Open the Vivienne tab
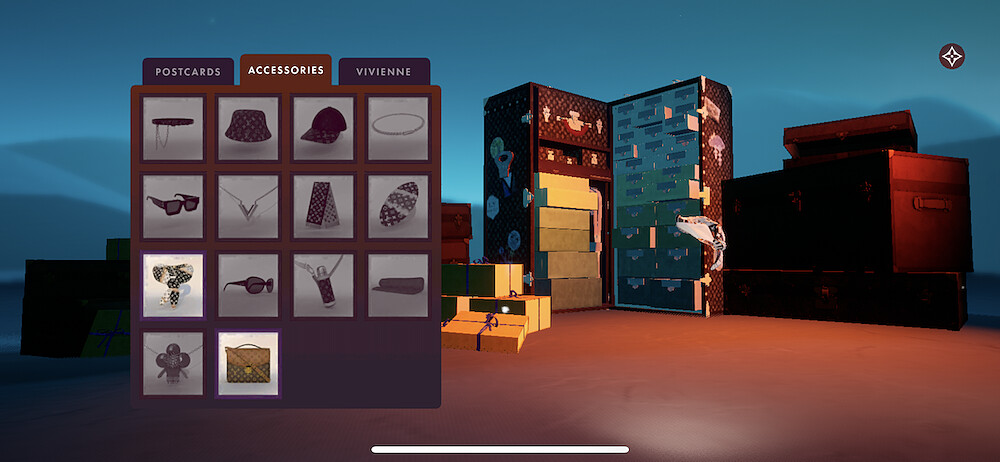 (x=384, y=72)
